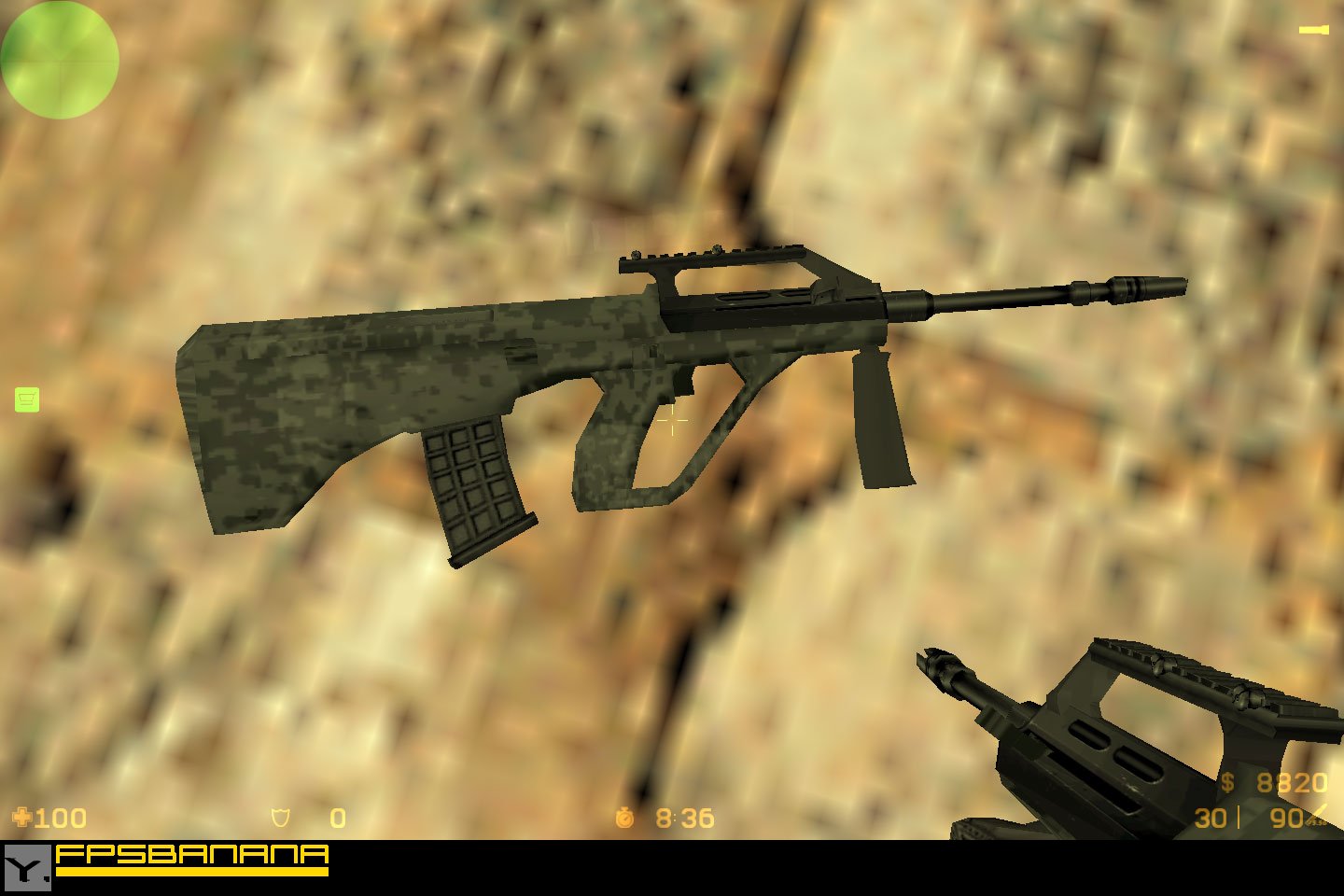Click the radar circle in the corner

(x=59, y=60)
